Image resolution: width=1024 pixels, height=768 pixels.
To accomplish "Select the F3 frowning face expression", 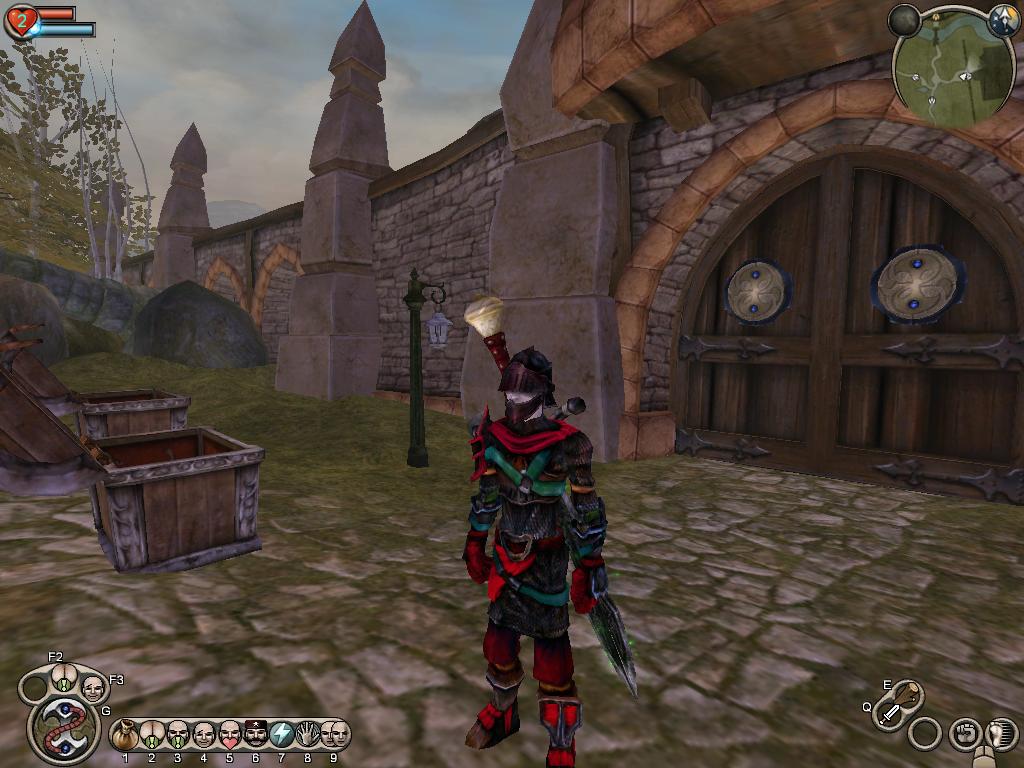I will pyautogui.click(x=92, y=688).
